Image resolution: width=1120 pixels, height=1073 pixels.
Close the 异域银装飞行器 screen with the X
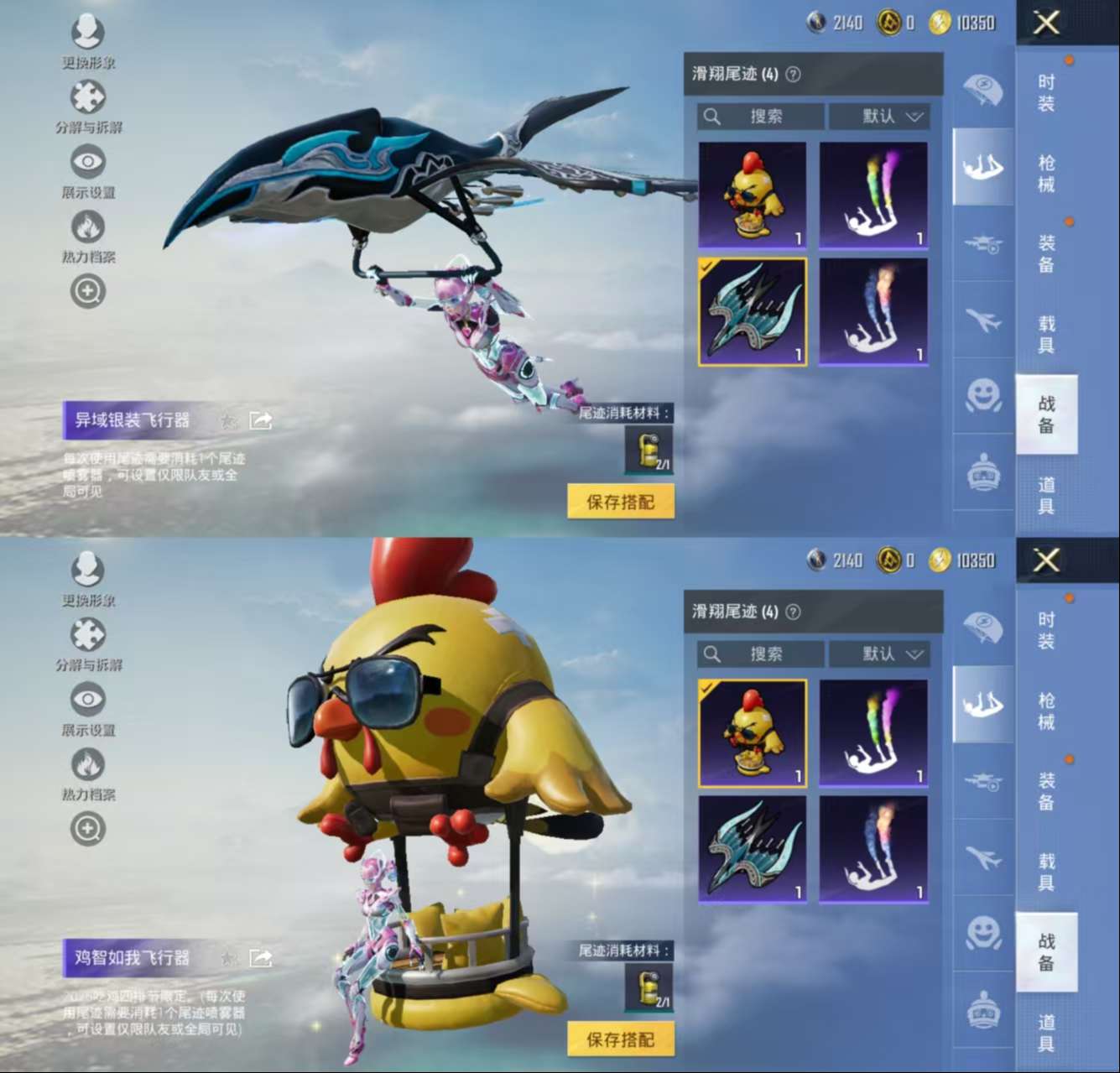point(1046,23)
